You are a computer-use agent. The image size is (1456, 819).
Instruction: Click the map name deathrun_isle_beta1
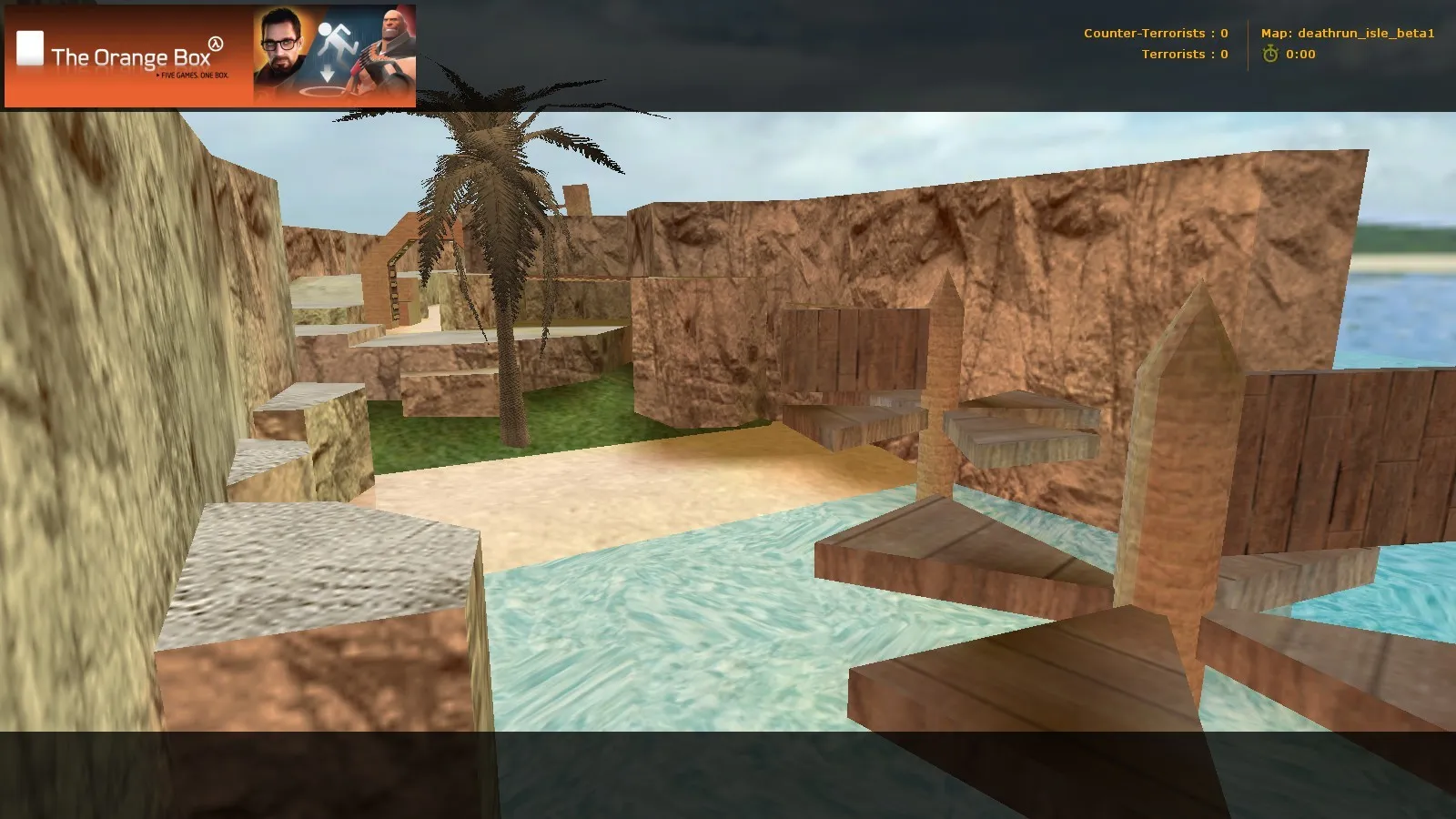point(1365,33)
